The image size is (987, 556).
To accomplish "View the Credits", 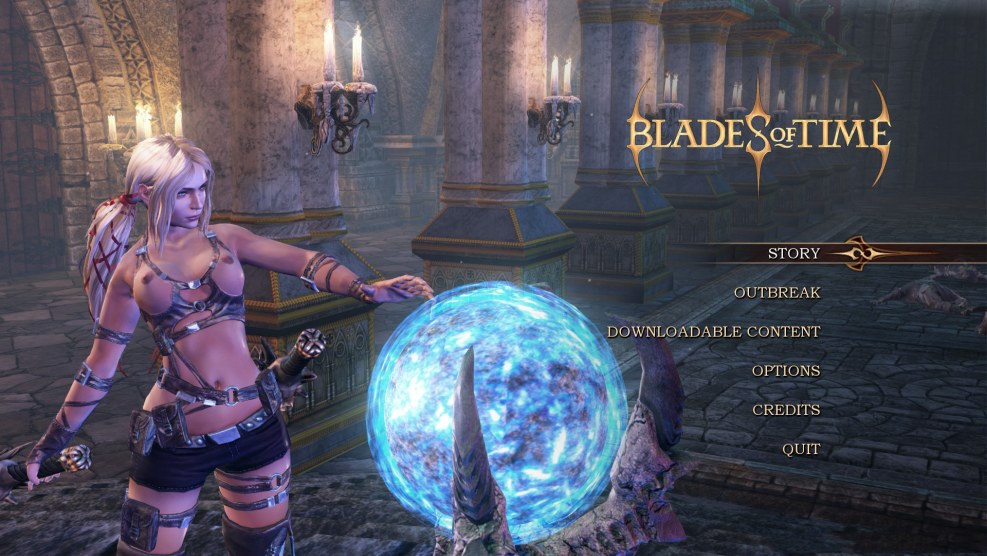I will pyautogui.click(x=786, y=410).
